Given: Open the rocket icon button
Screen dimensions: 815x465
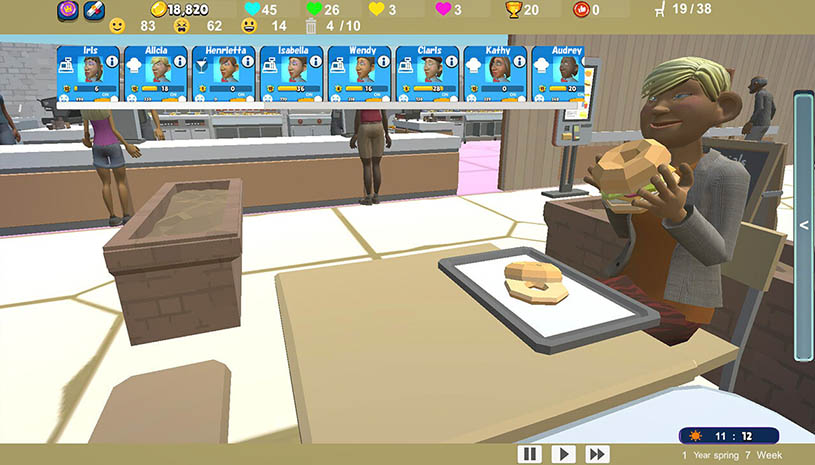Looking at the screenshot, I should coord(93,10).
